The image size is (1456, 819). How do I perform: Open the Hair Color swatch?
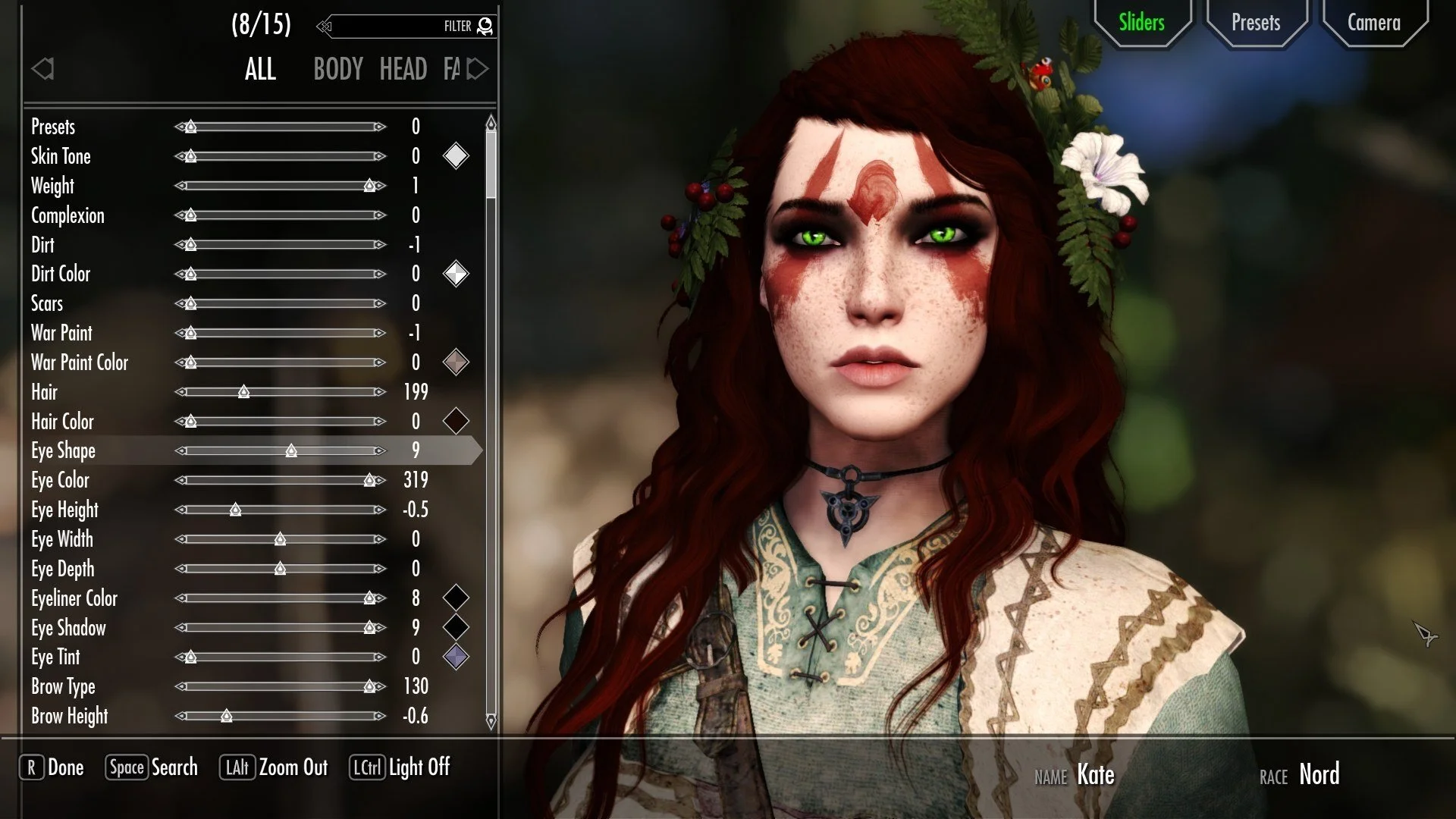(456, 422)
